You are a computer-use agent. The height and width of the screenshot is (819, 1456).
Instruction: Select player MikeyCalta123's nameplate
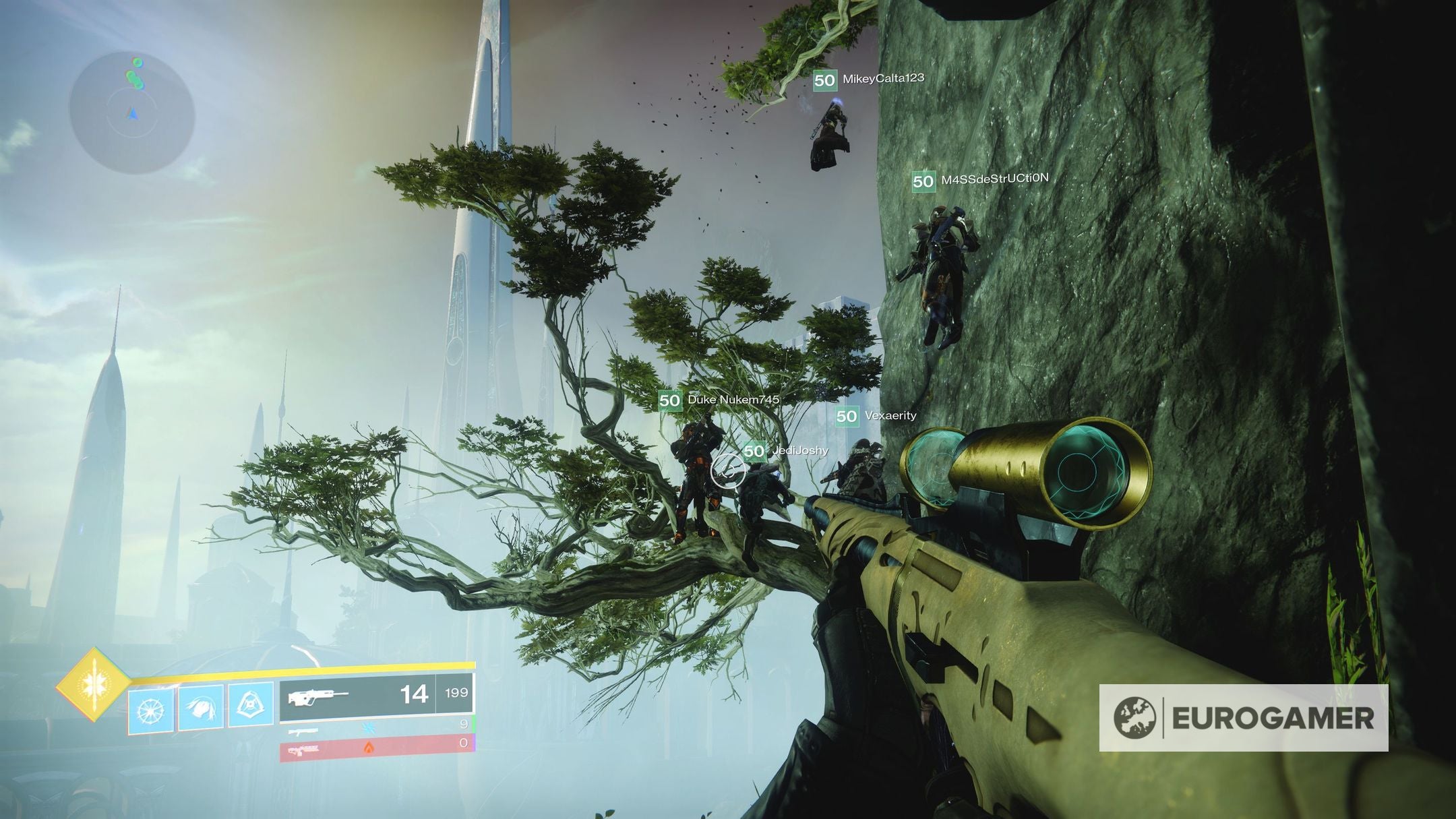click(870, 80)
